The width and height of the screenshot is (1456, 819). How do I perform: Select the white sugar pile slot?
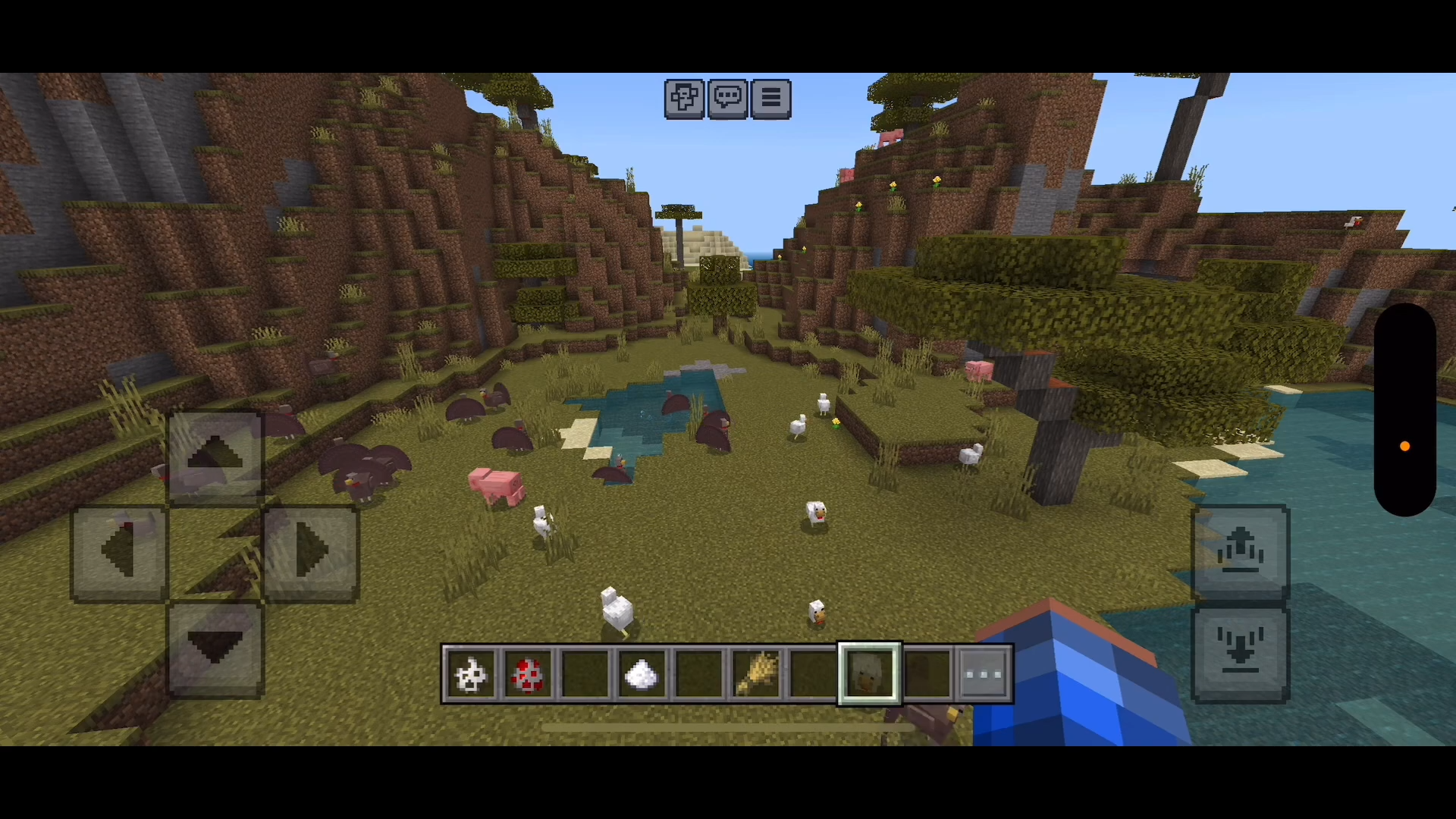coord(642,674)
